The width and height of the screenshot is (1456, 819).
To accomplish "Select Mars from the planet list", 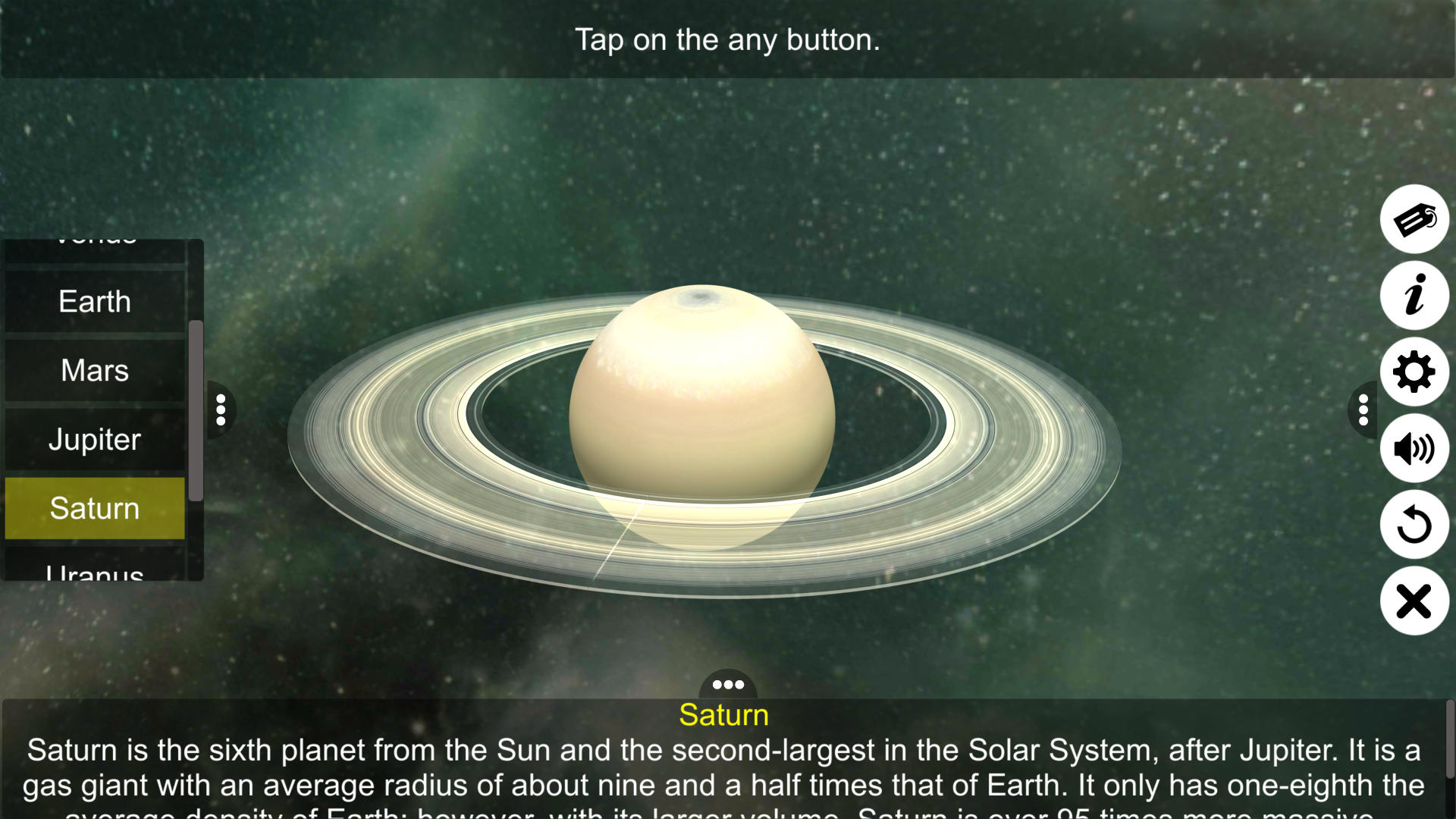I will [94, 371].
